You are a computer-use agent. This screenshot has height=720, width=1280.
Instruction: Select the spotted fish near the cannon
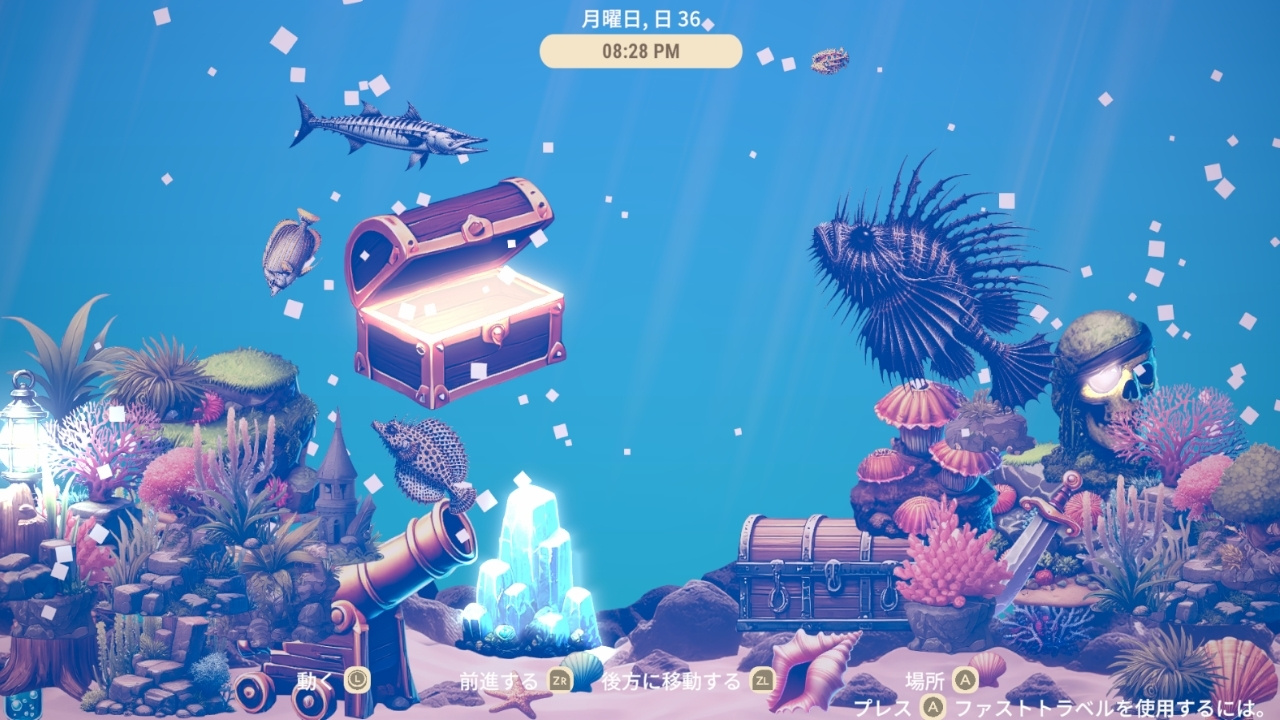(x=425, y=455)
